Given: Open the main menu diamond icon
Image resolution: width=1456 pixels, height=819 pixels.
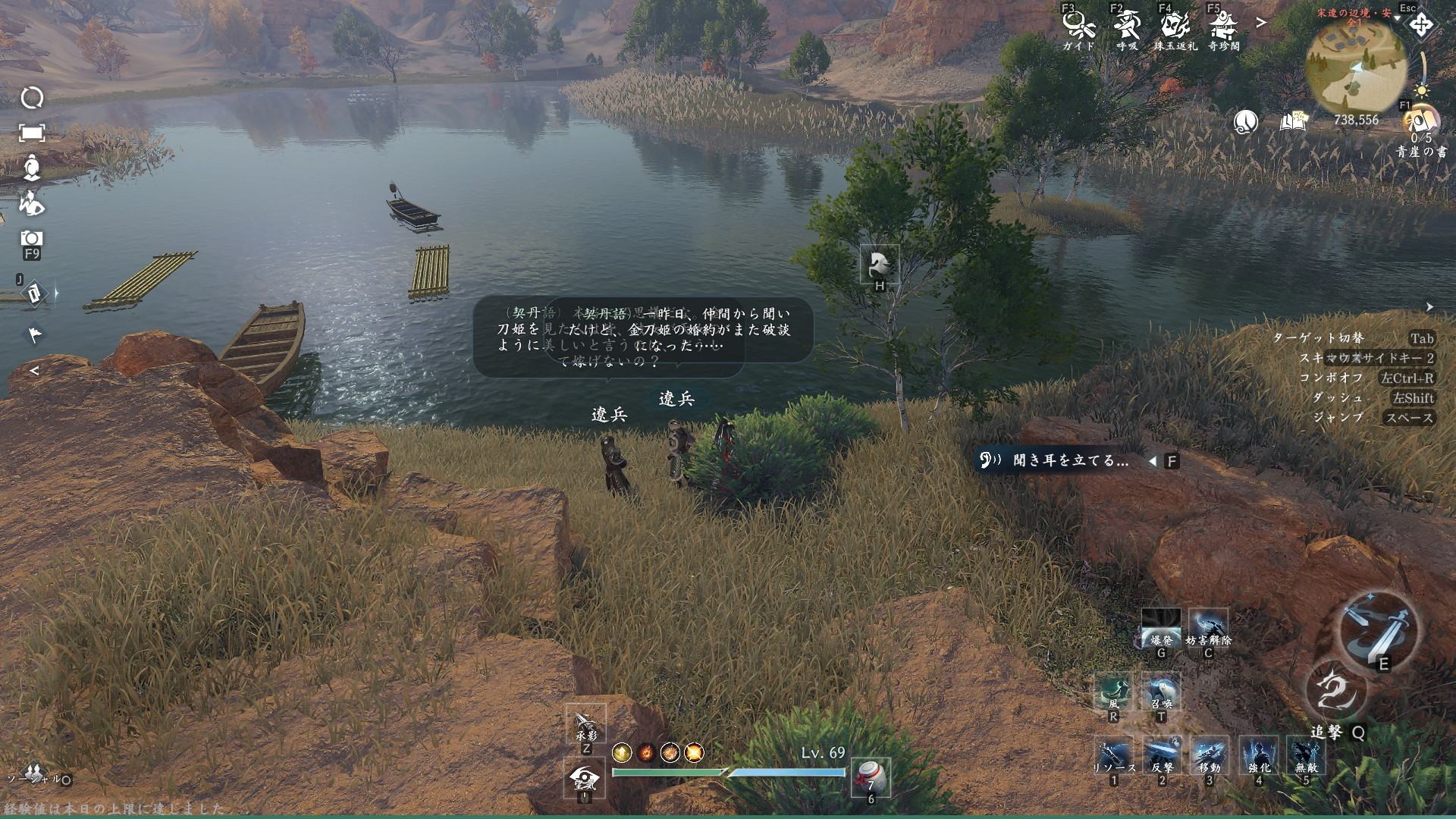Looking at the screenshot, I should point(1420,25).
